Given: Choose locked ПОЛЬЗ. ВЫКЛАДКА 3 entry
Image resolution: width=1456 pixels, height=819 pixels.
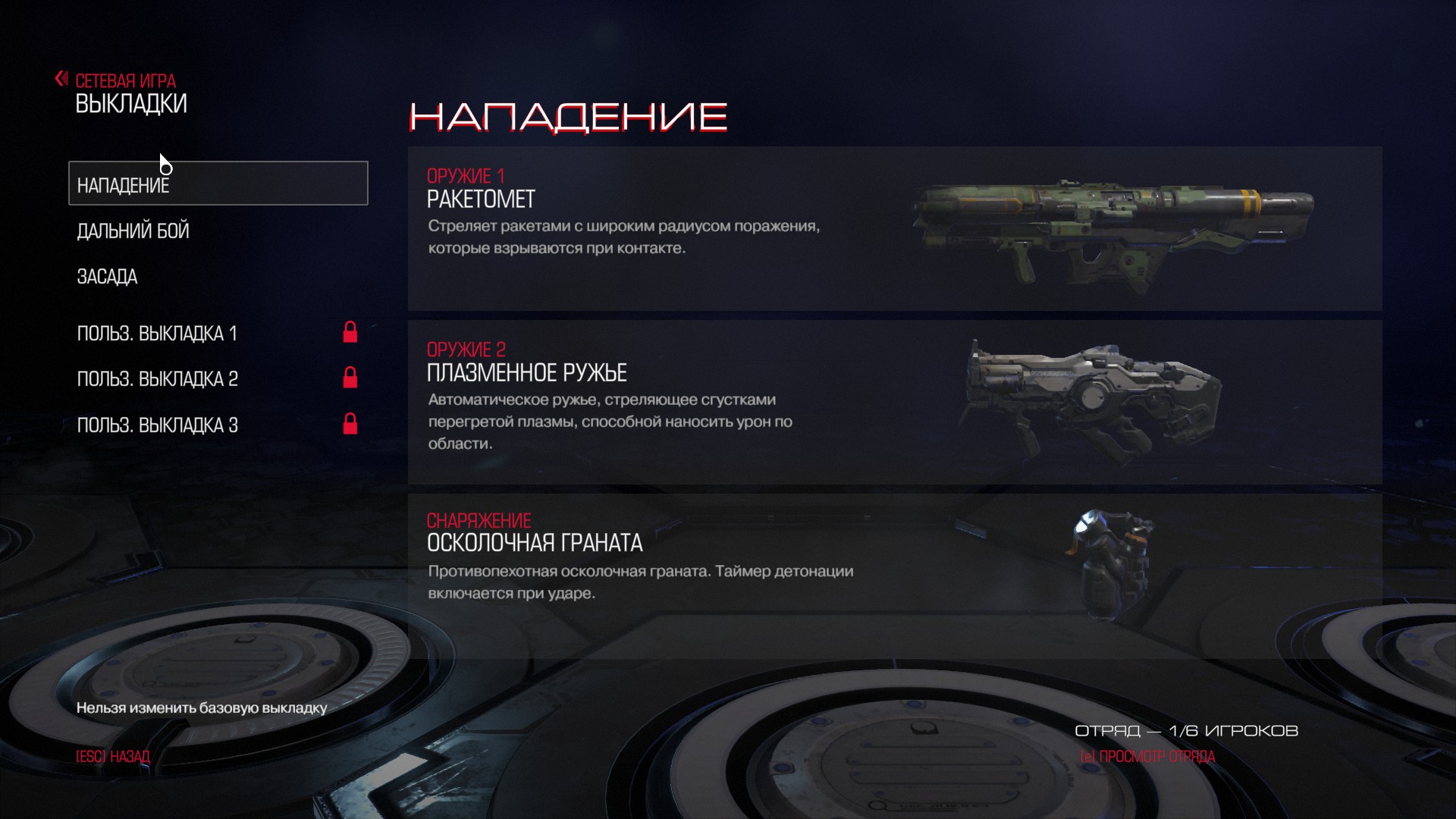Looking at the screenshot, I should point(158,425).
